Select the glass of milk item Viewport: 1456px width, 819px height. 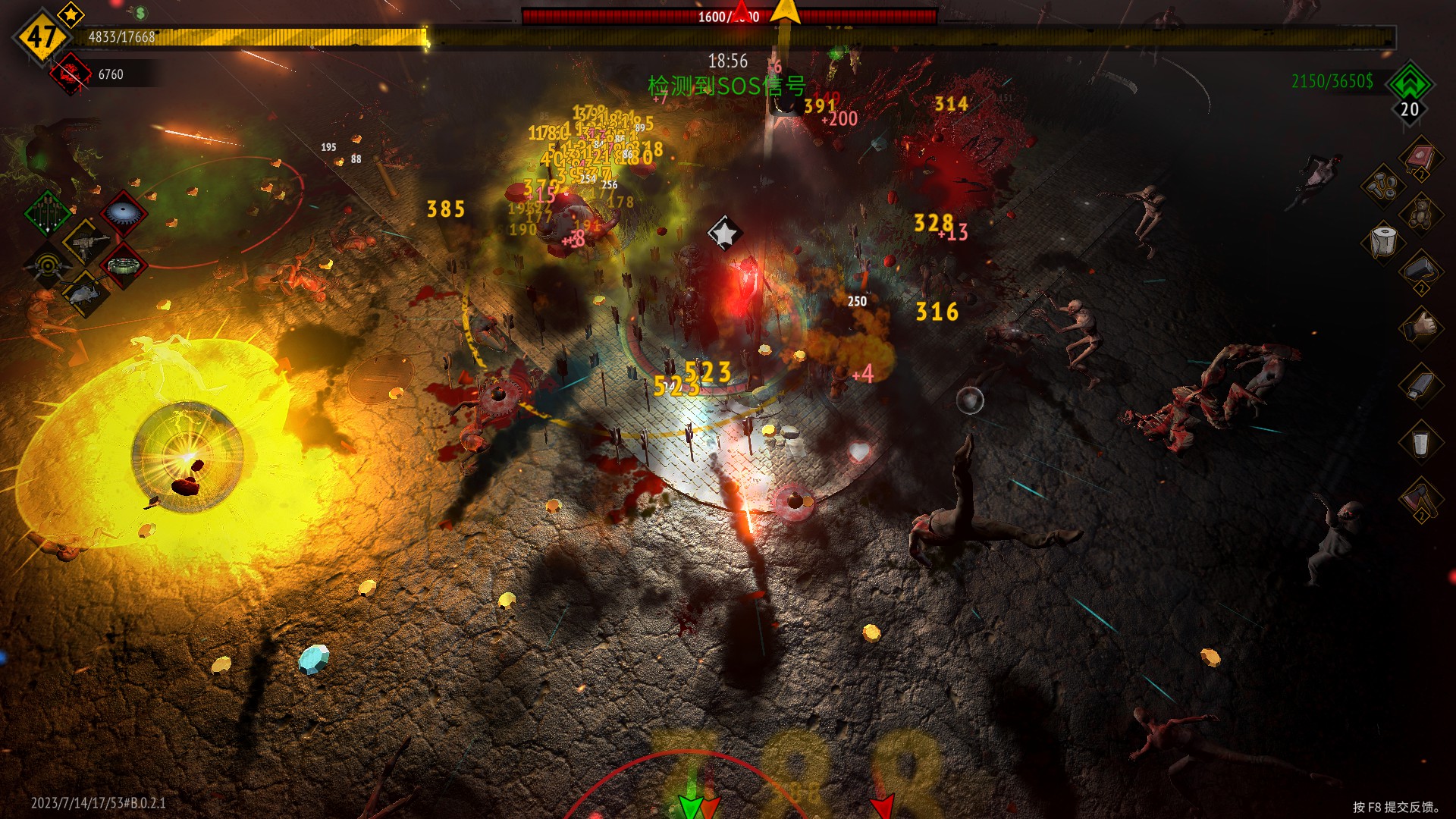point(1420,441)
